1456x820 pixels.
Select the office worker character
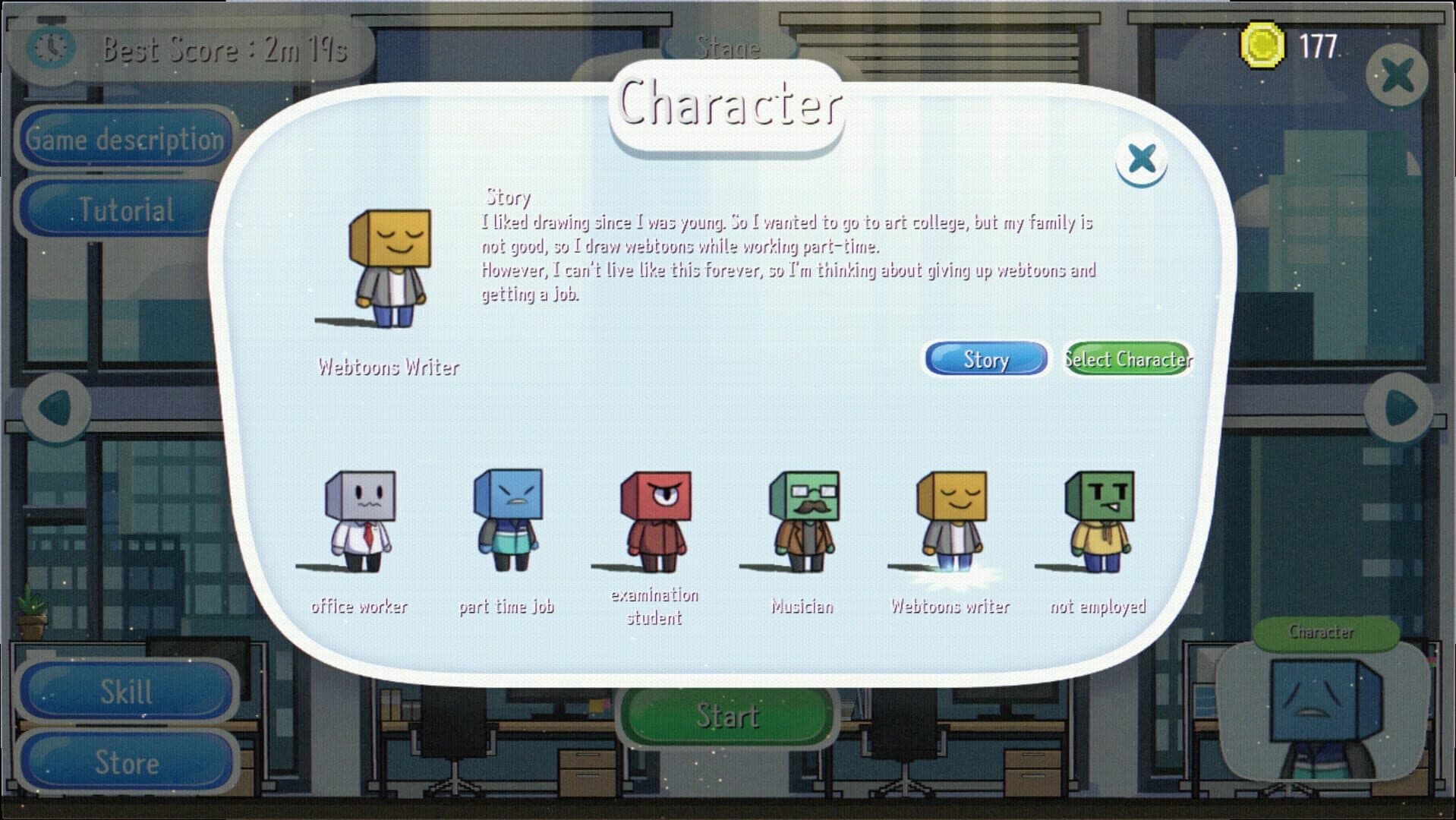coord(358,524)
